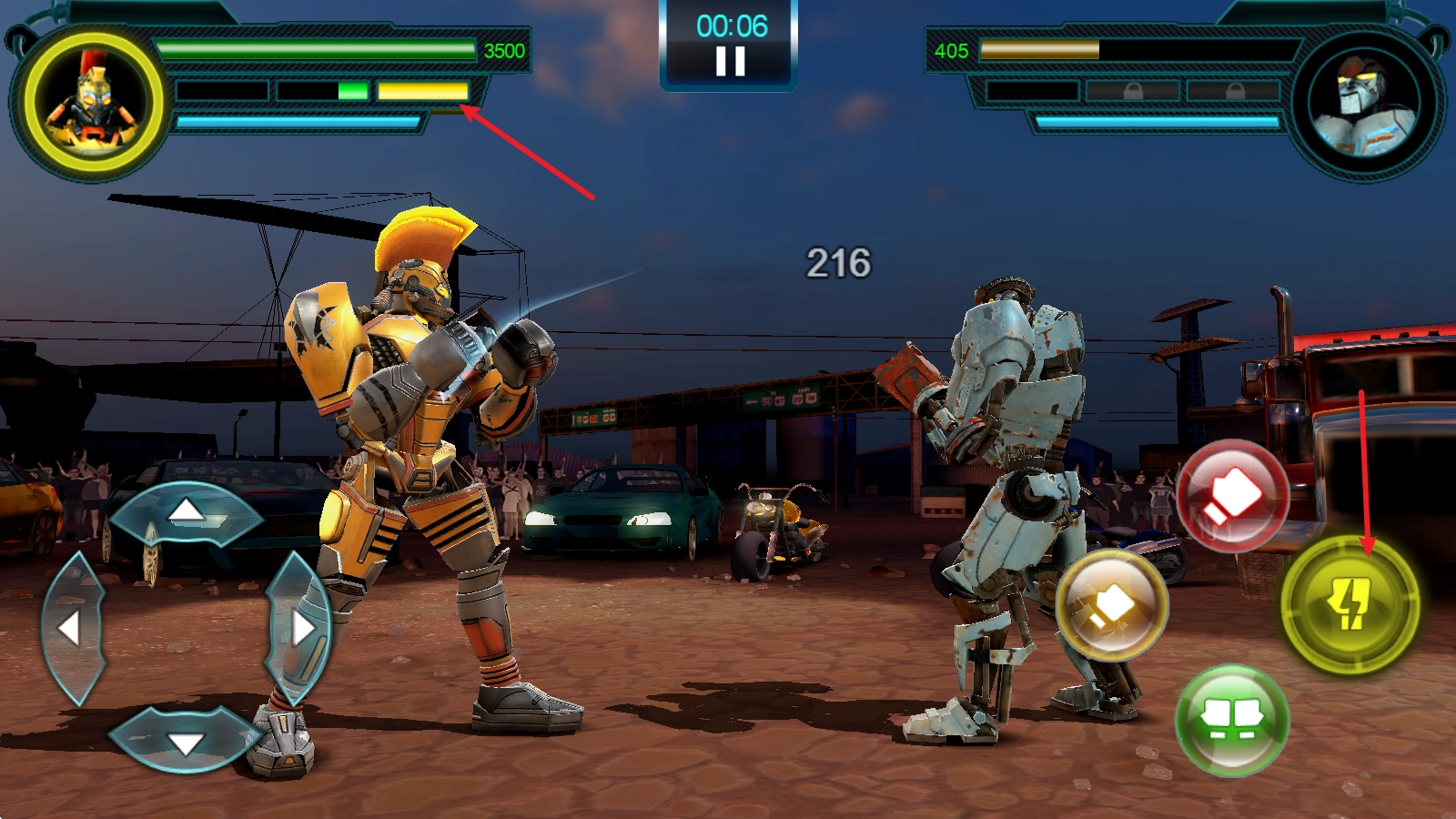Move right with the right arrow pad
The width and height of the screenshot is (1456, 819).
[x=300, y=628]
